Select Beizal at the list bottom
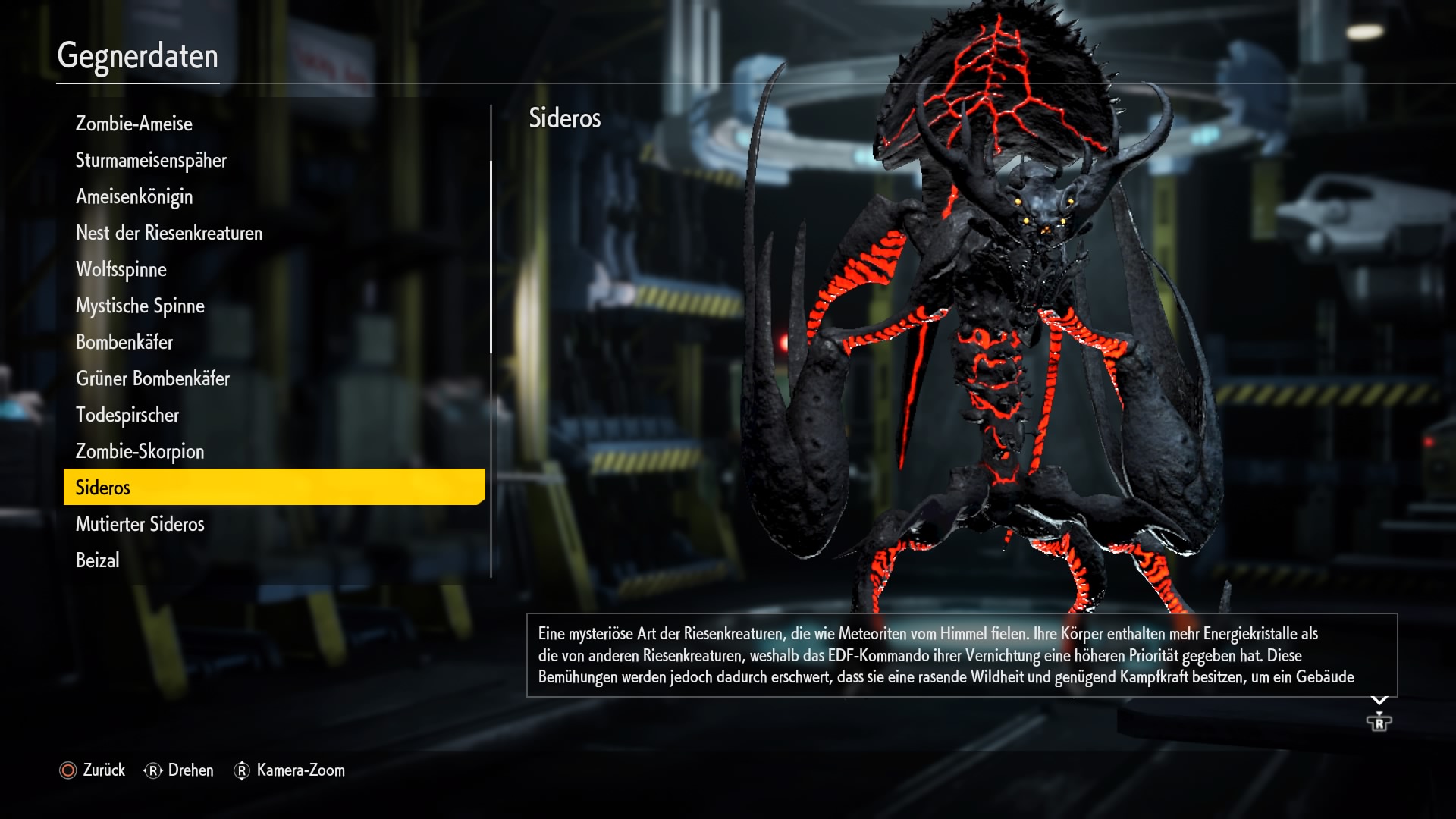Viewport: 1456px width, 819px height. click(x=98, y=560)
